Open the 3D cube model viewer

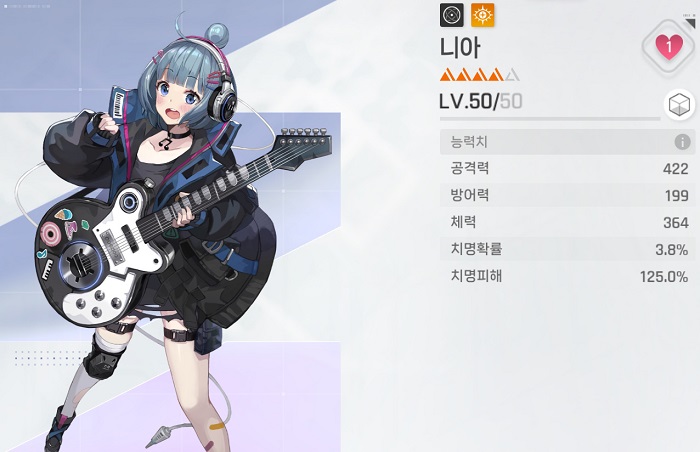[680, 106]
